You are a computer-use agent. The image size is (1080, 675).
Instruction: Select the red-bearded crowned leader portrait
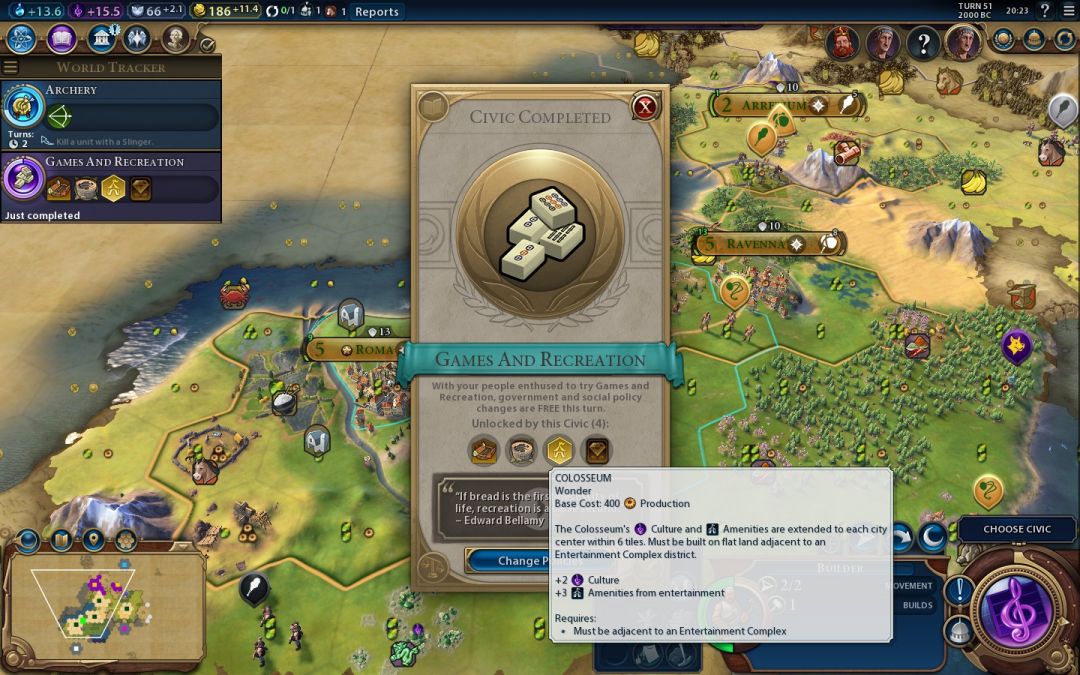842,43
